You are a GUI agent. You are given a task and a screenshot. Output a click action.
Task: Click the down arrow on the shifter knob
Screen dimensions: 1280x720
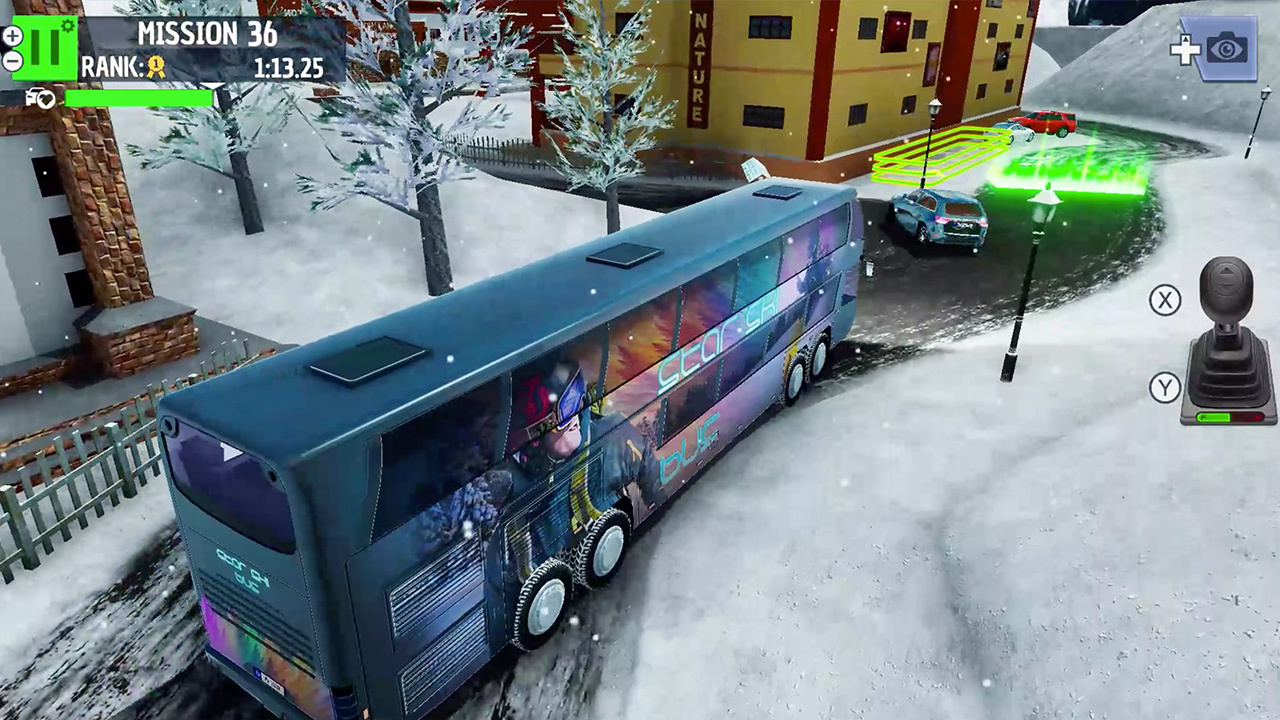click(1224, 285)
